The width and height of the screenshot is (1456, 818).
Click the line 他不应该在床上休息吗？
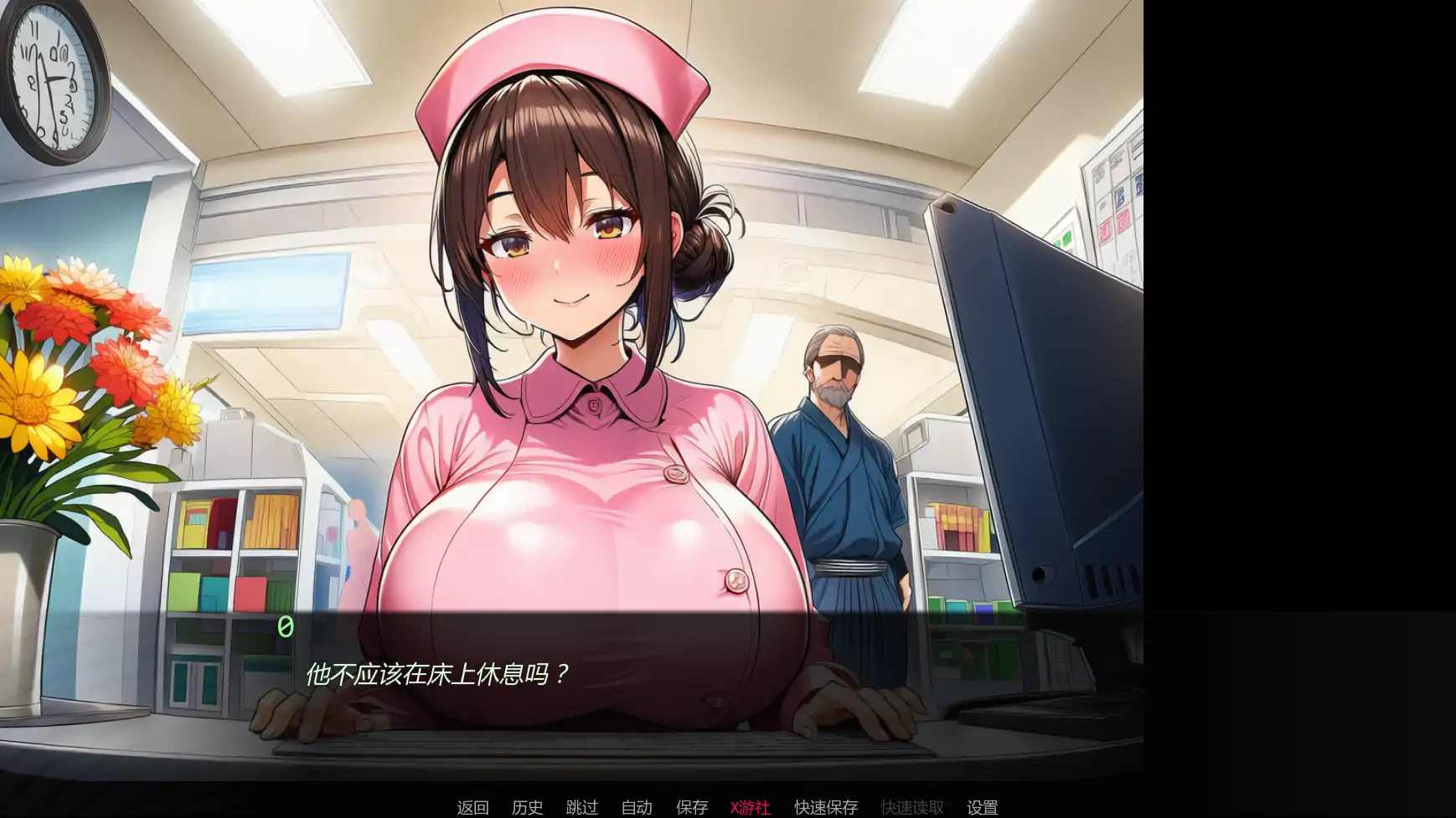[436, 671]
